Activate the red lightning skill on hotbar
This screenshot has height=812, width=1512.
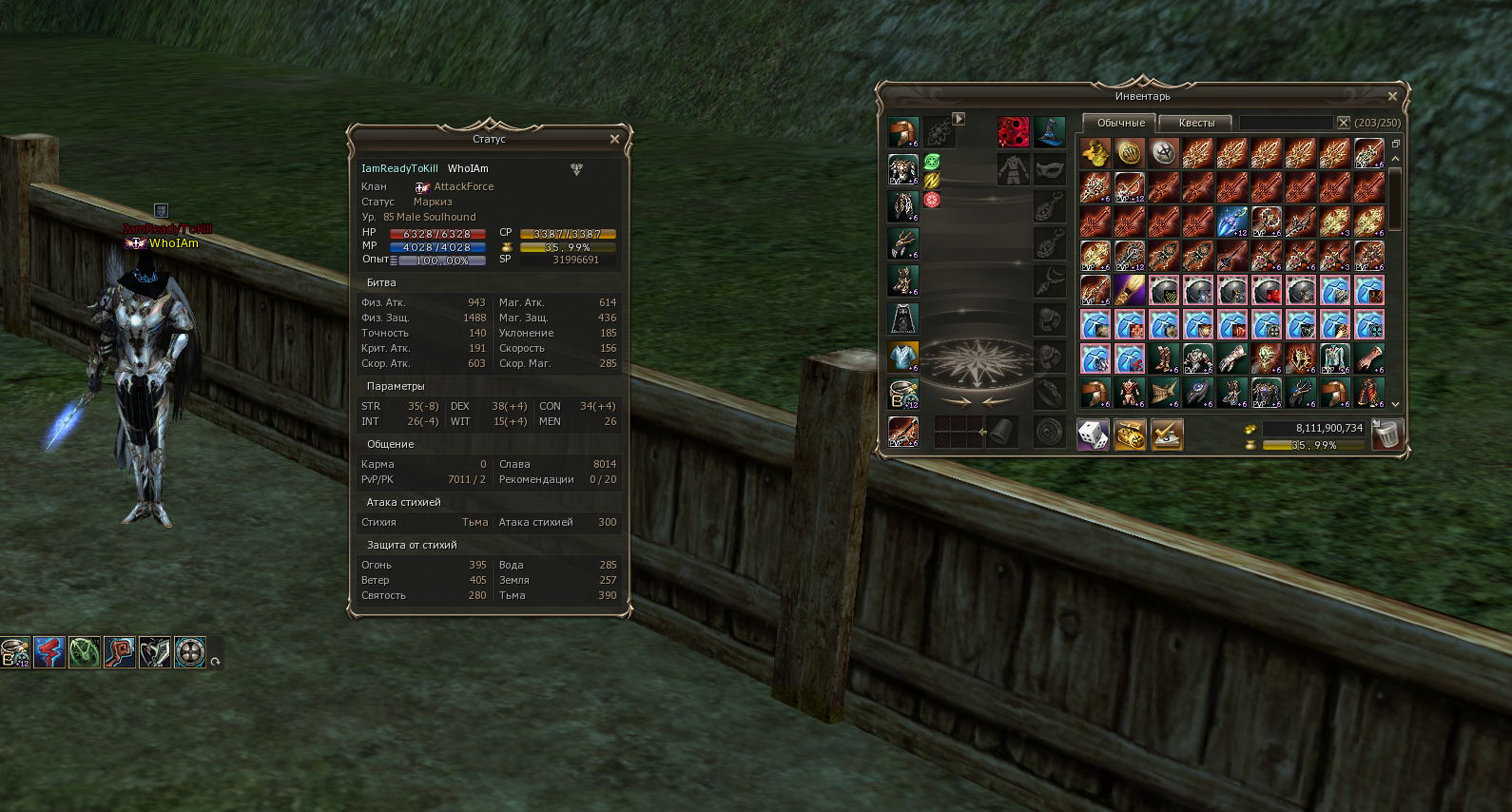click(x=49, y=652)
